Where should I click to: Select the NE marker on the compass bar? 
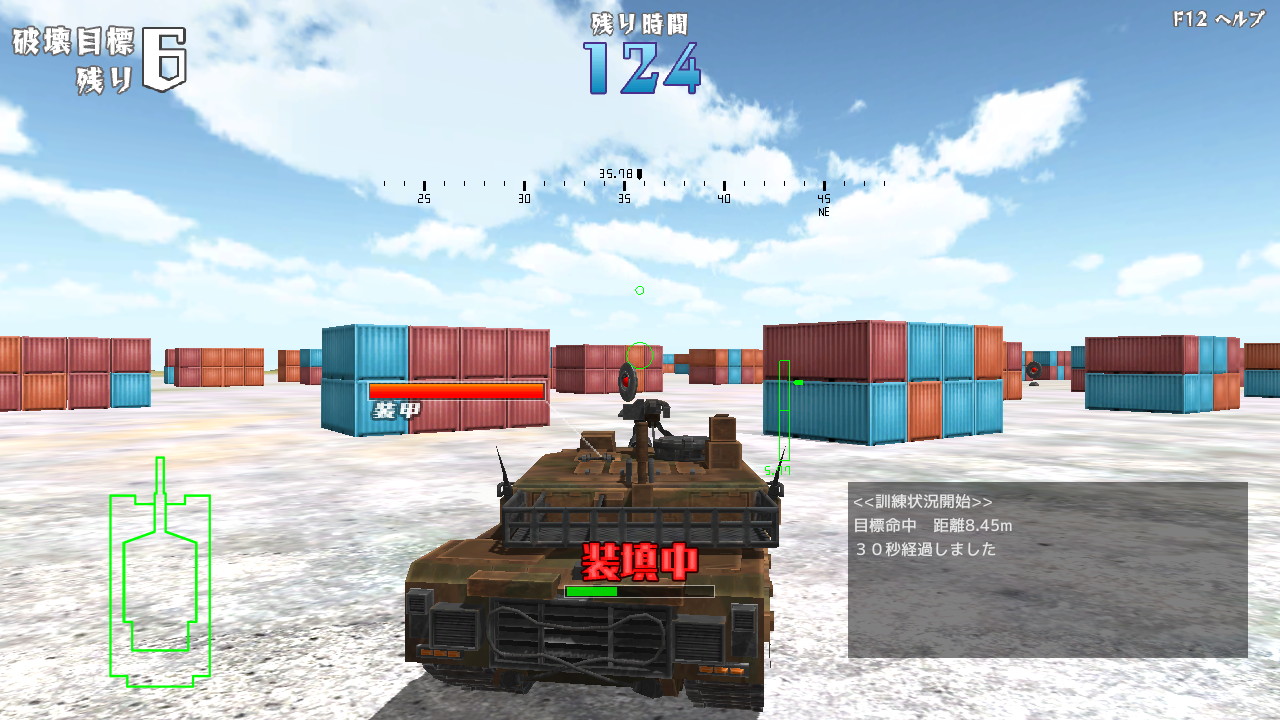click(x=823, y=211)
